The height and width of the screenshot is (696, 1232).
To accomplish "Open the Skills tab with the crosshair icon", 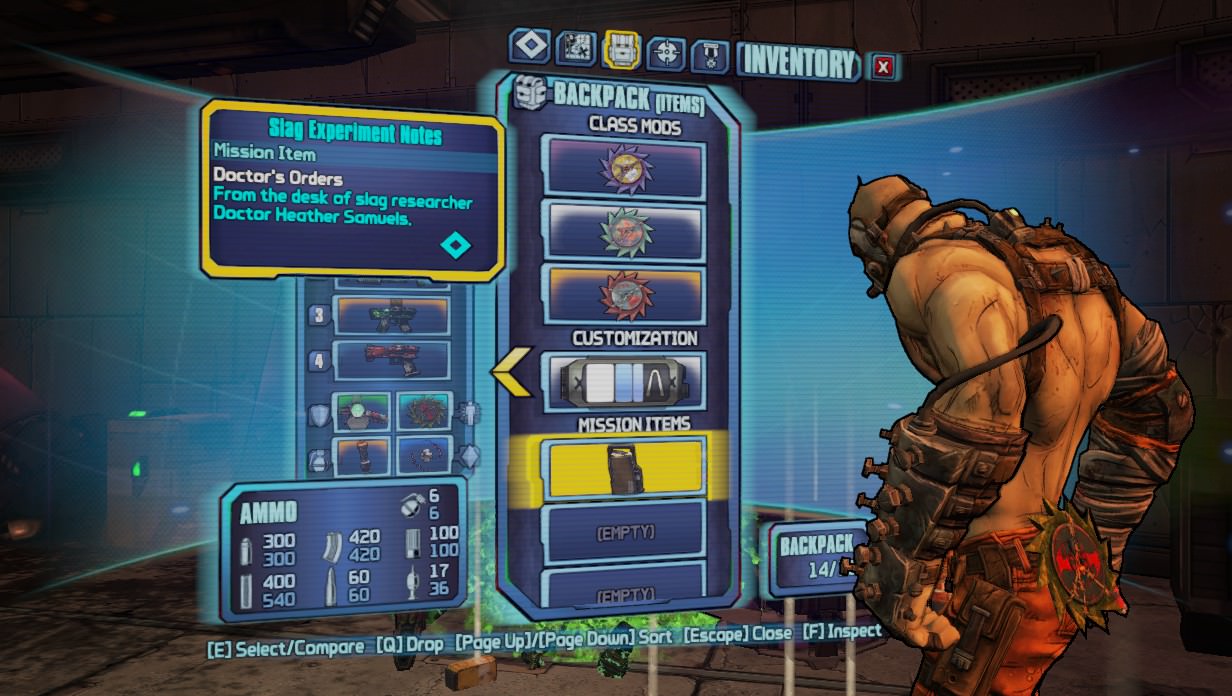I will tap(666, 50).
